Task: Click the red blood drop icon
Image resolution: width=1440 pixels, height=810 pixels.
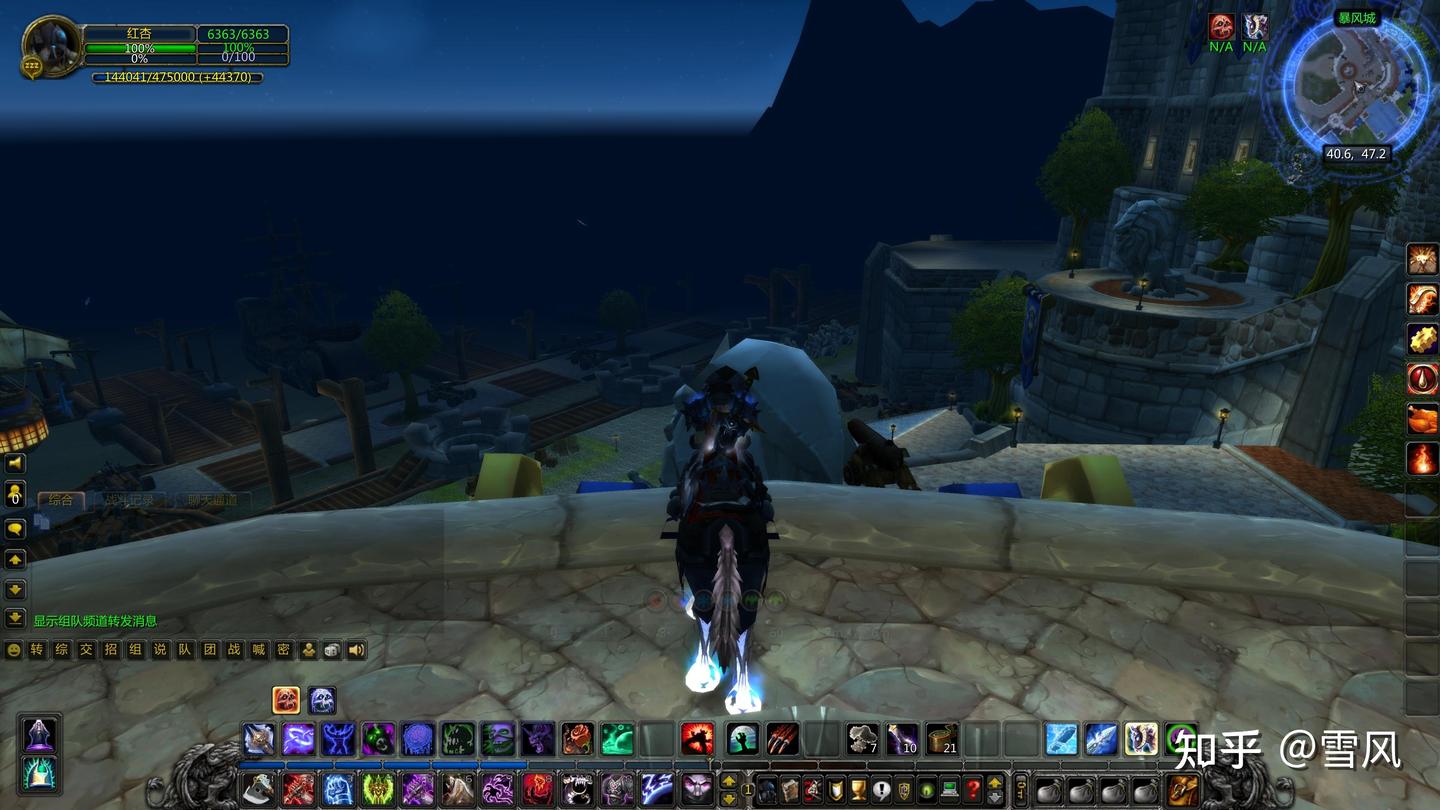Action: [1422, 379]
